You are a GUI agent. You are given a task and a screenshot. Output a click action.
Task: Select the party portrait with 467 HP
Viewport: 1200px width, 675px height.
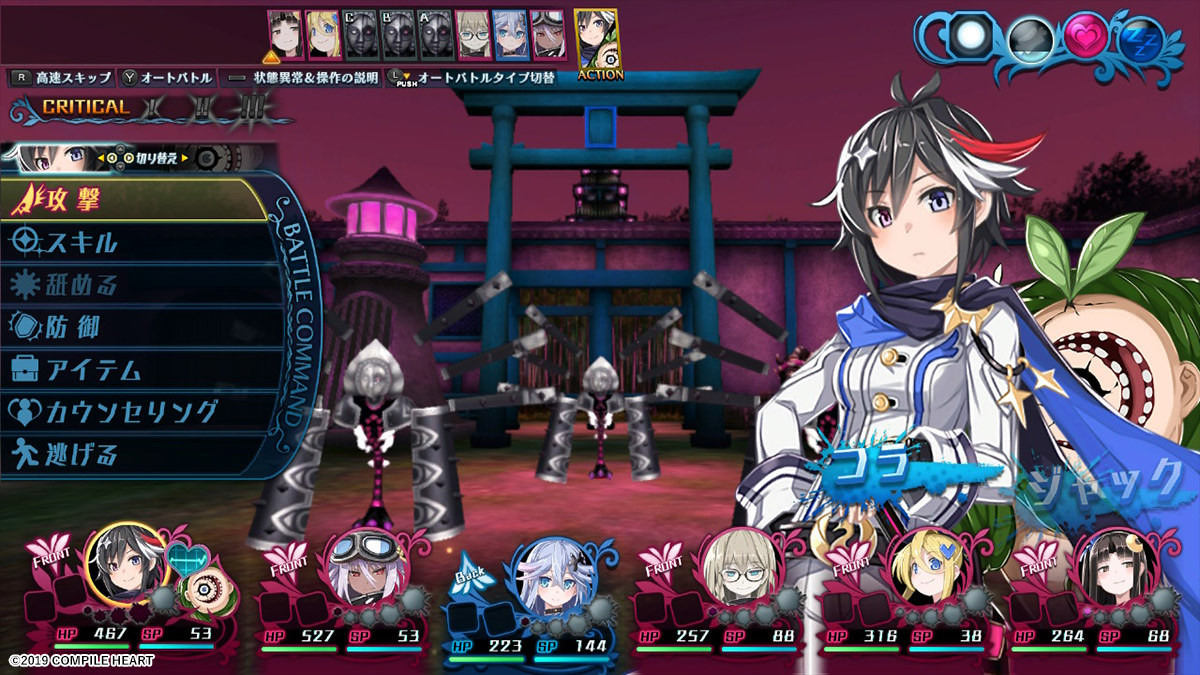[123, 565]
